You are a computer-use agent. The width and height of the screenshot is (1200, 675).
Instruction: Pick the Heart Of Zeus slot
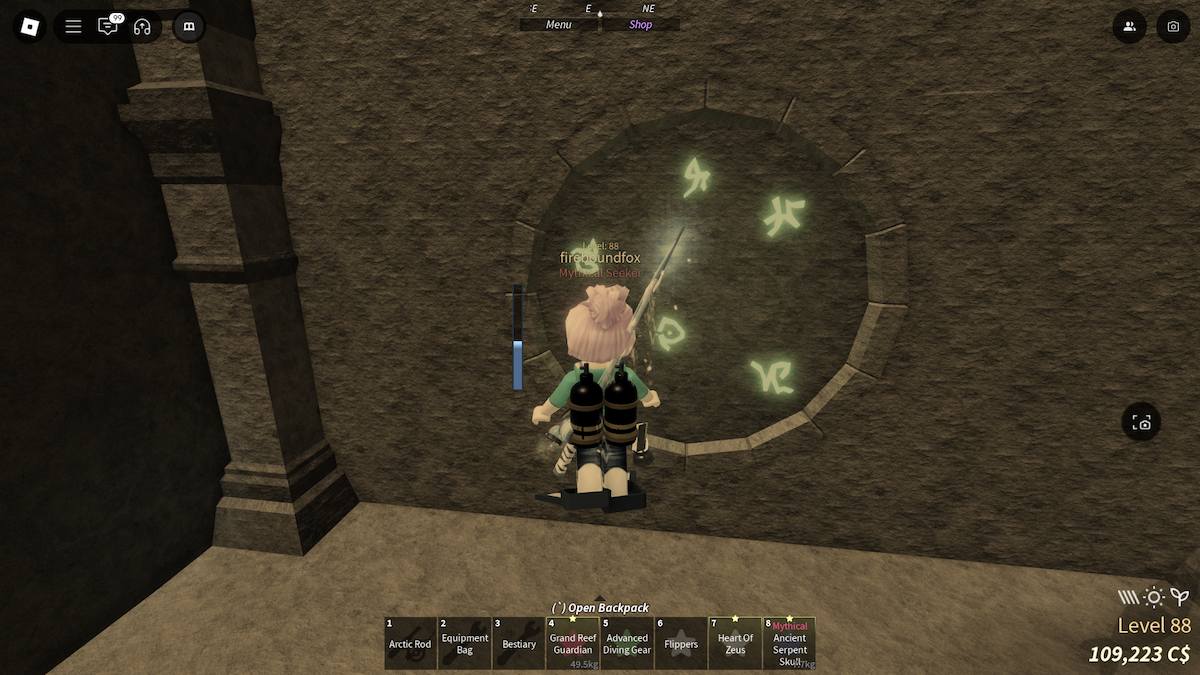tap(735, 643)
